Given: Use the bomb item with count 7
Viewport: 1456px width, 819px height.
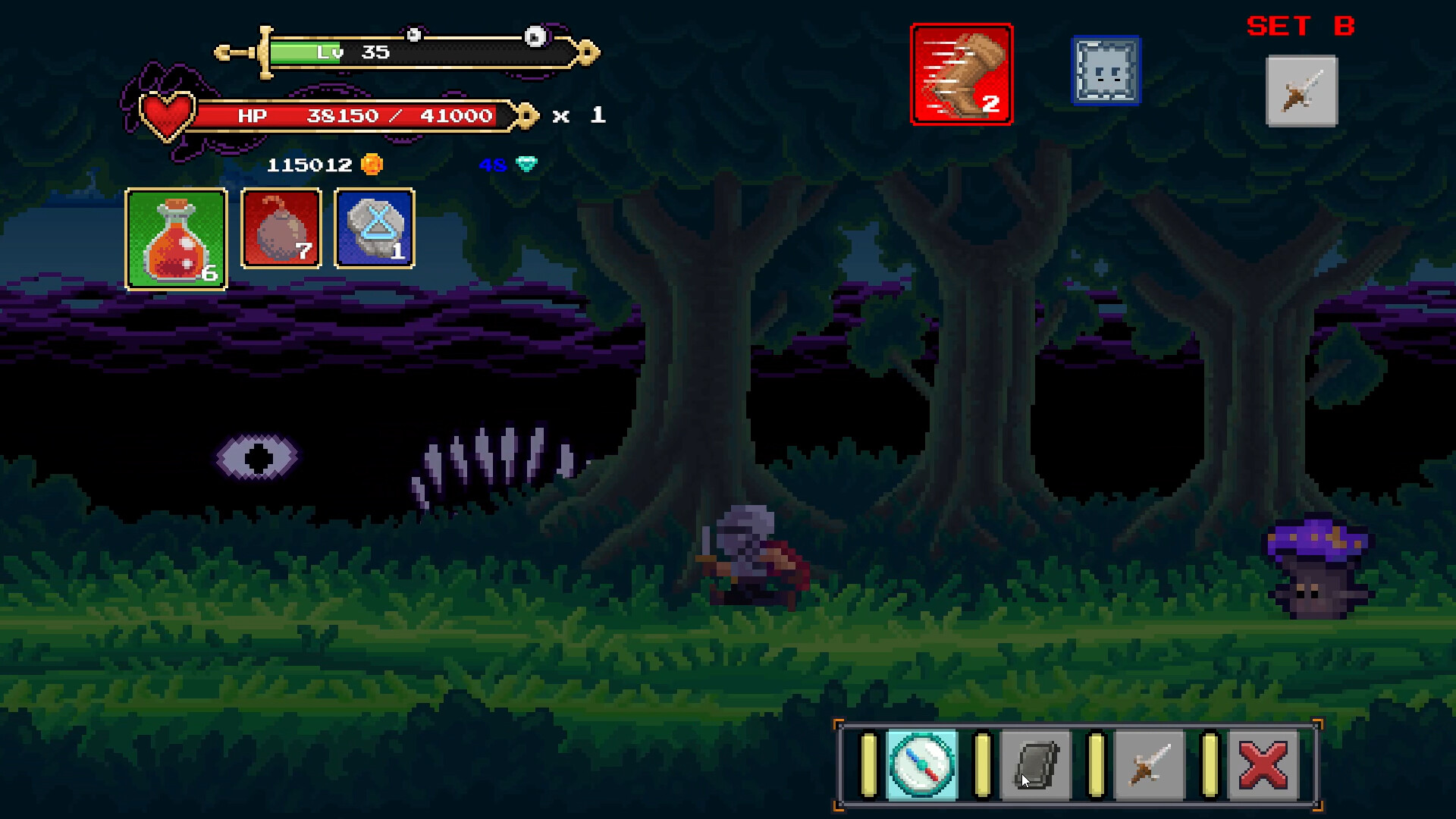Looking at the screenshot, I should 281,231.
